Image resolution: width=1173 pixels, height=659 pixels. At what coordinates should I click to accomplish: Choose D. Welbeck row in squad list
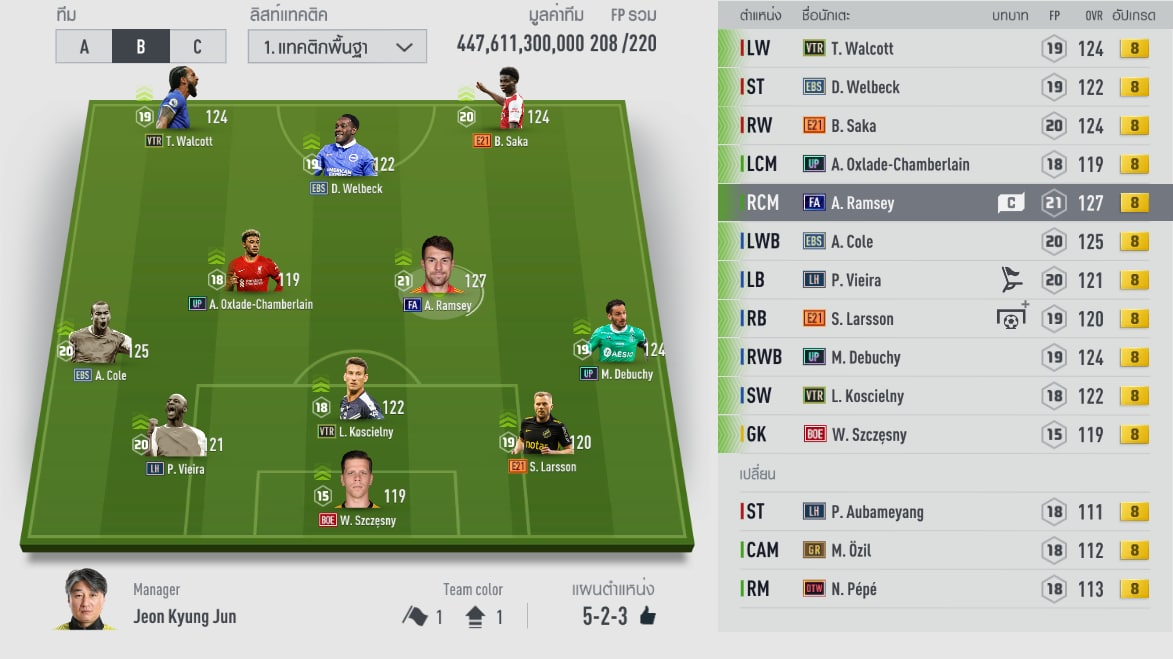[944, 87]
